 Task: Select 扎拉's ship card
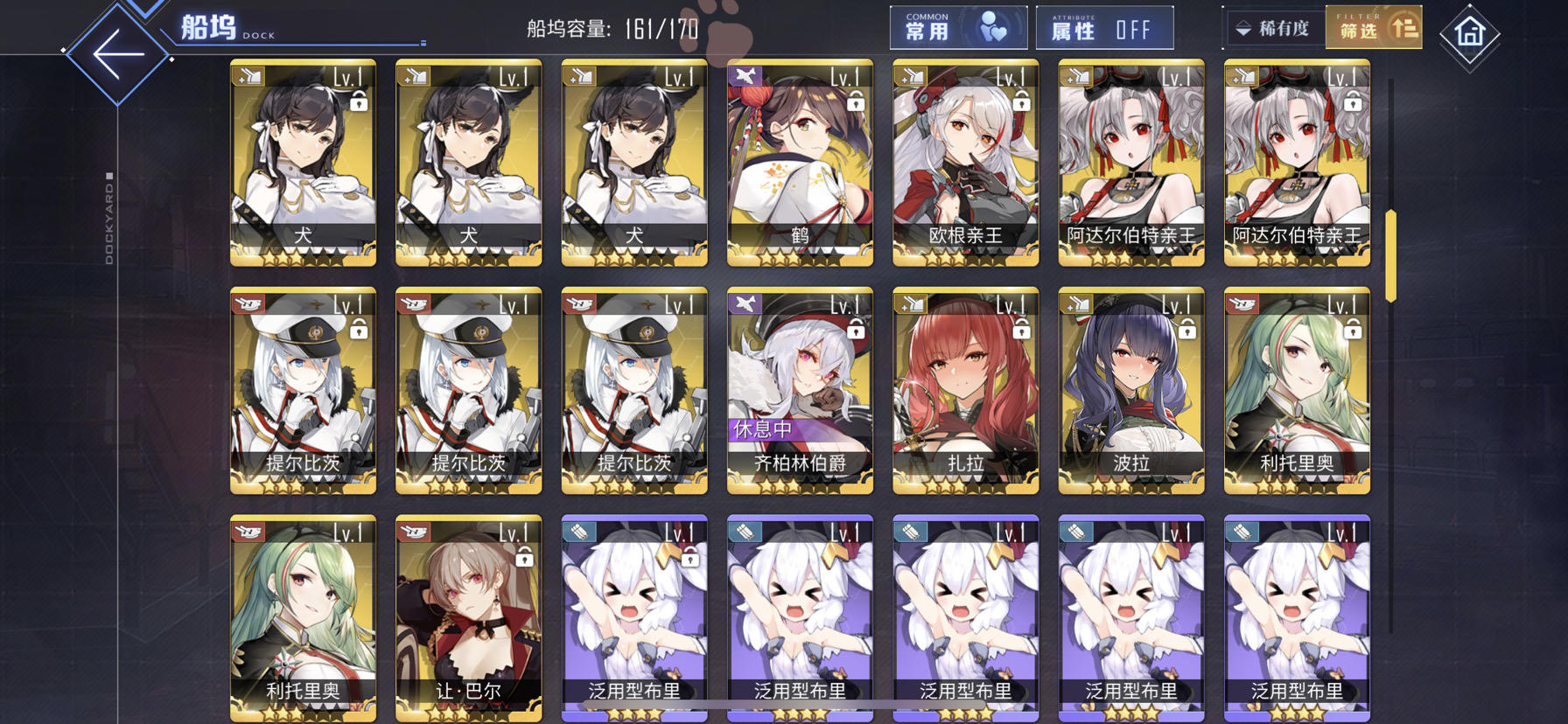(x=963, y=389)
